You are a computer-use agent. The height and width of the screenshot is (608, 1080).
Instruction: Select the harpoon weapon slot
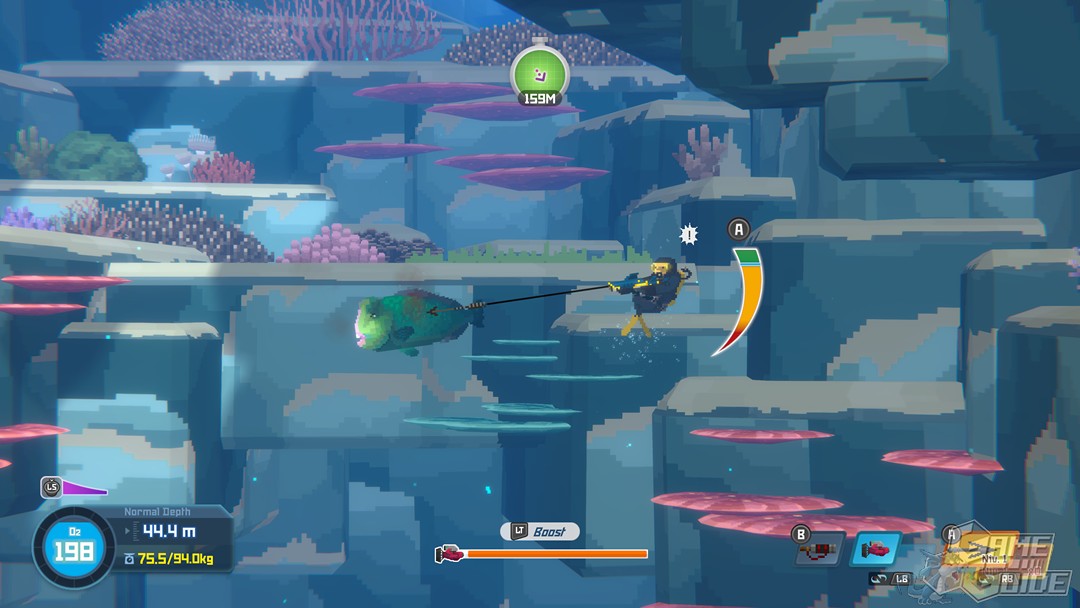(x=985, y=550)
